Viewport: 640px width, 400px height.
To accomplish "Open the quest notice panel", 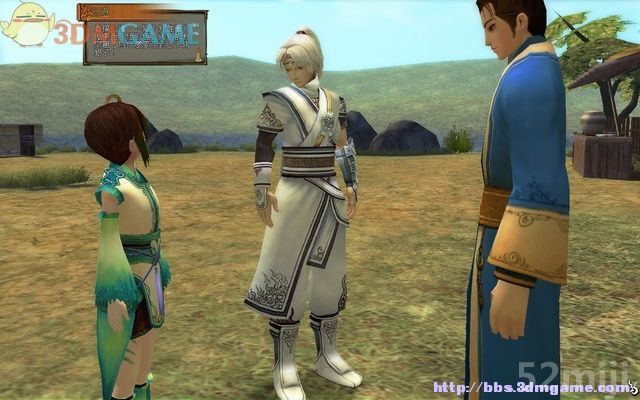I will (x=144, y=38).
